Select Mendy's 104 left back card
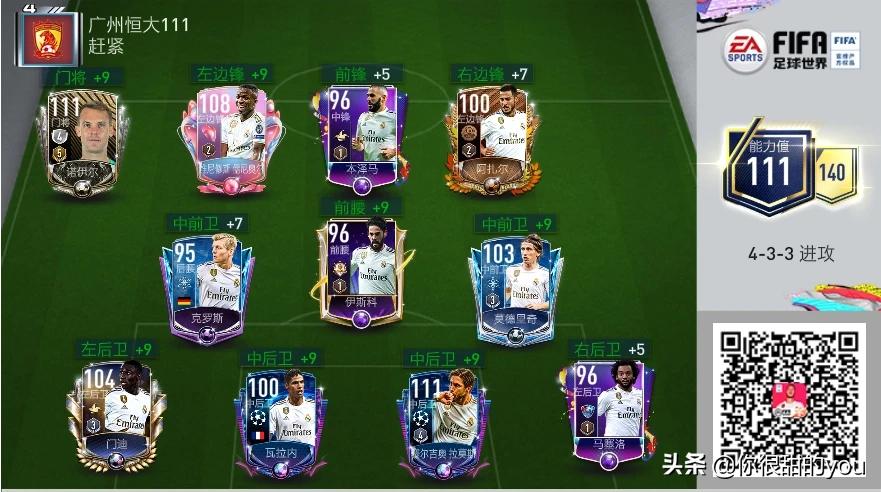Viewport: 881px width, 492px height. (x=115, y=408)
